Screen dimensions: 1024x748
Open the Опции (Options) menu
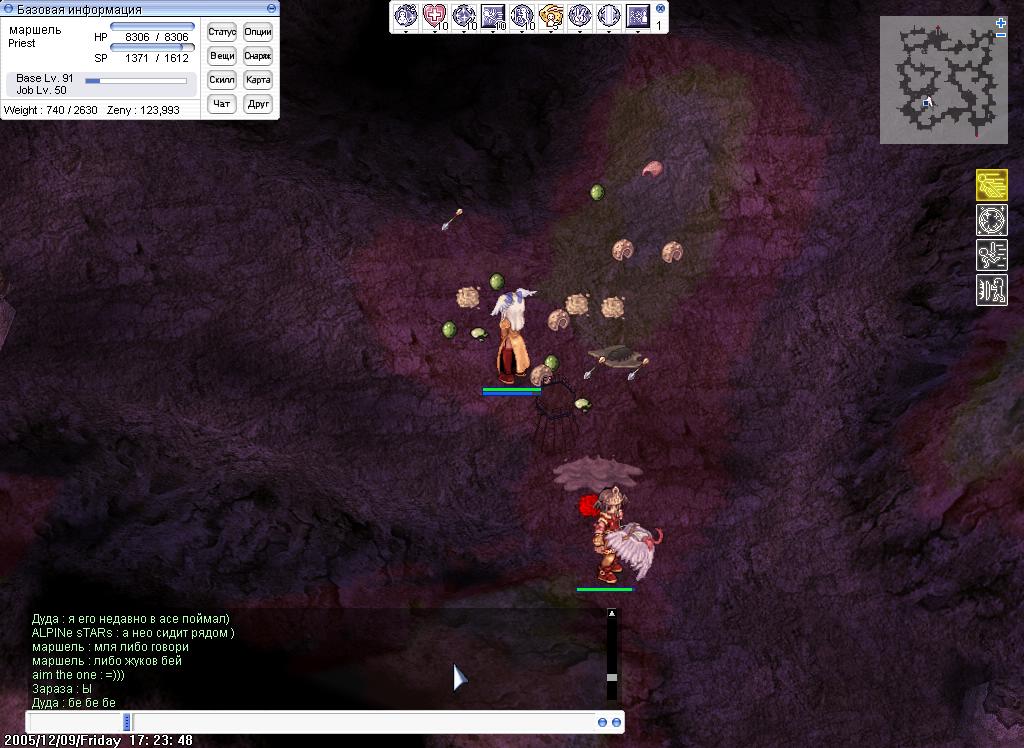click(x=258, y=32)
